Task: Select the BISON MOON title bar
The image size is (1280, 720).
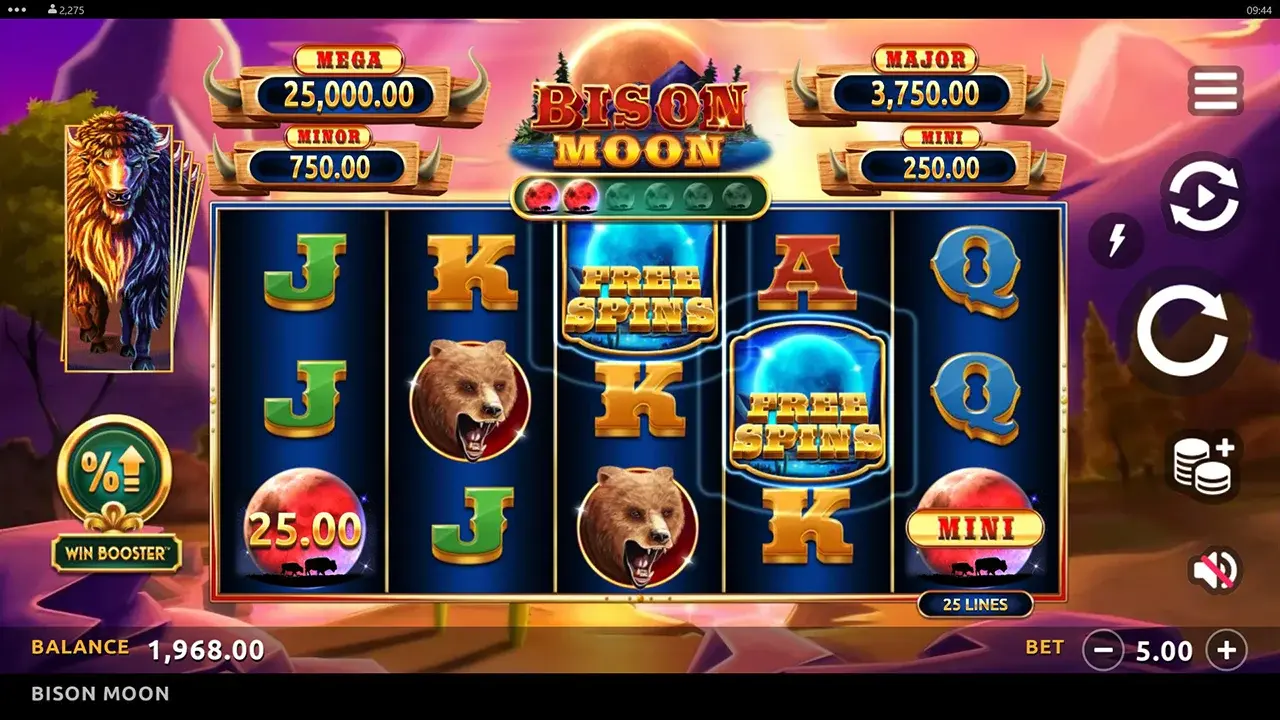Action: (x=98, y=694)
